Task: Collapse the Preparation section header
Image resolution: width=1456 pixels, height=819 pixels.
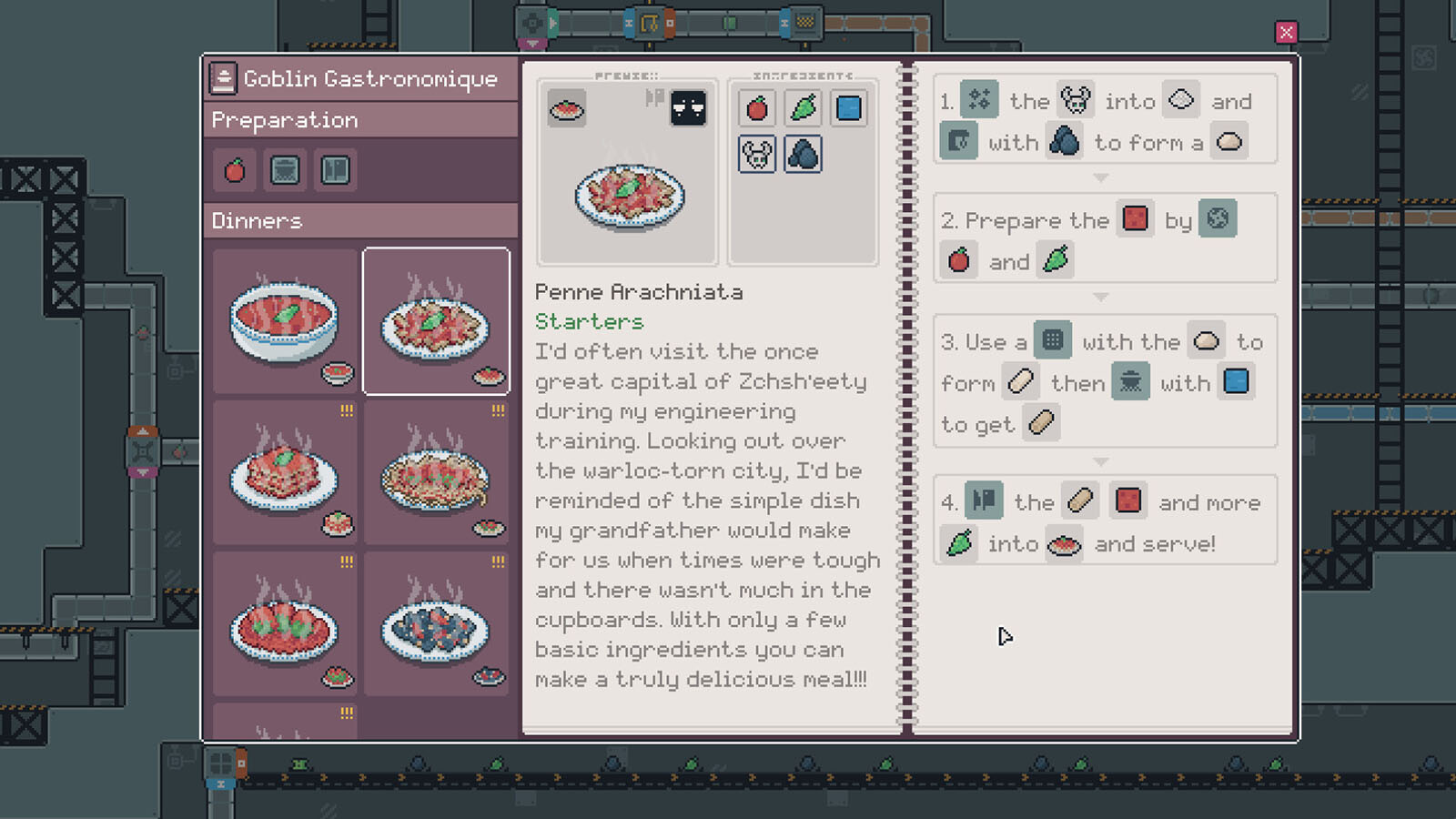Action: tap(360, 120)
